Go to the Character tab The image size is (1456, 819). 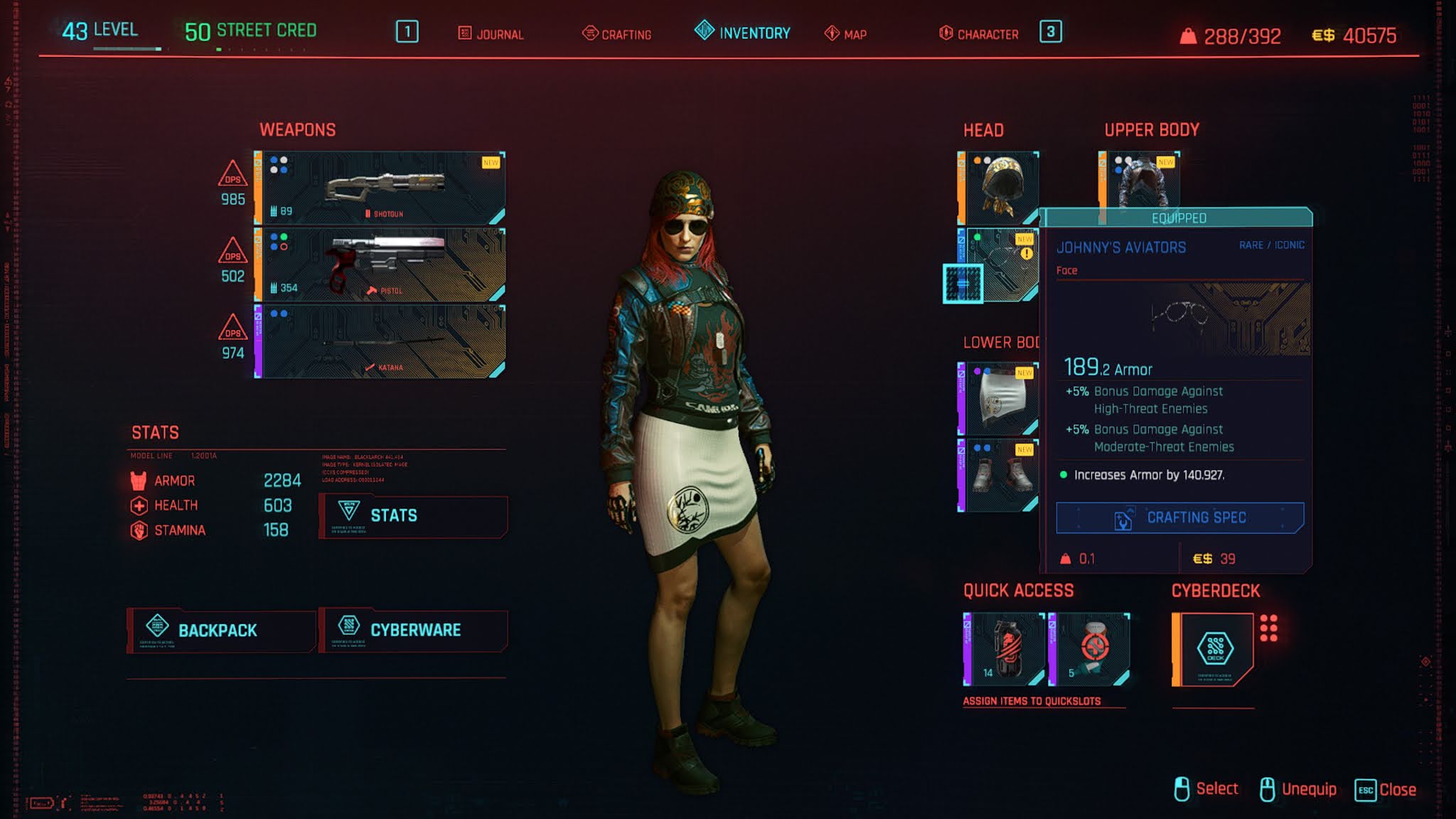[x=979, y=33]
